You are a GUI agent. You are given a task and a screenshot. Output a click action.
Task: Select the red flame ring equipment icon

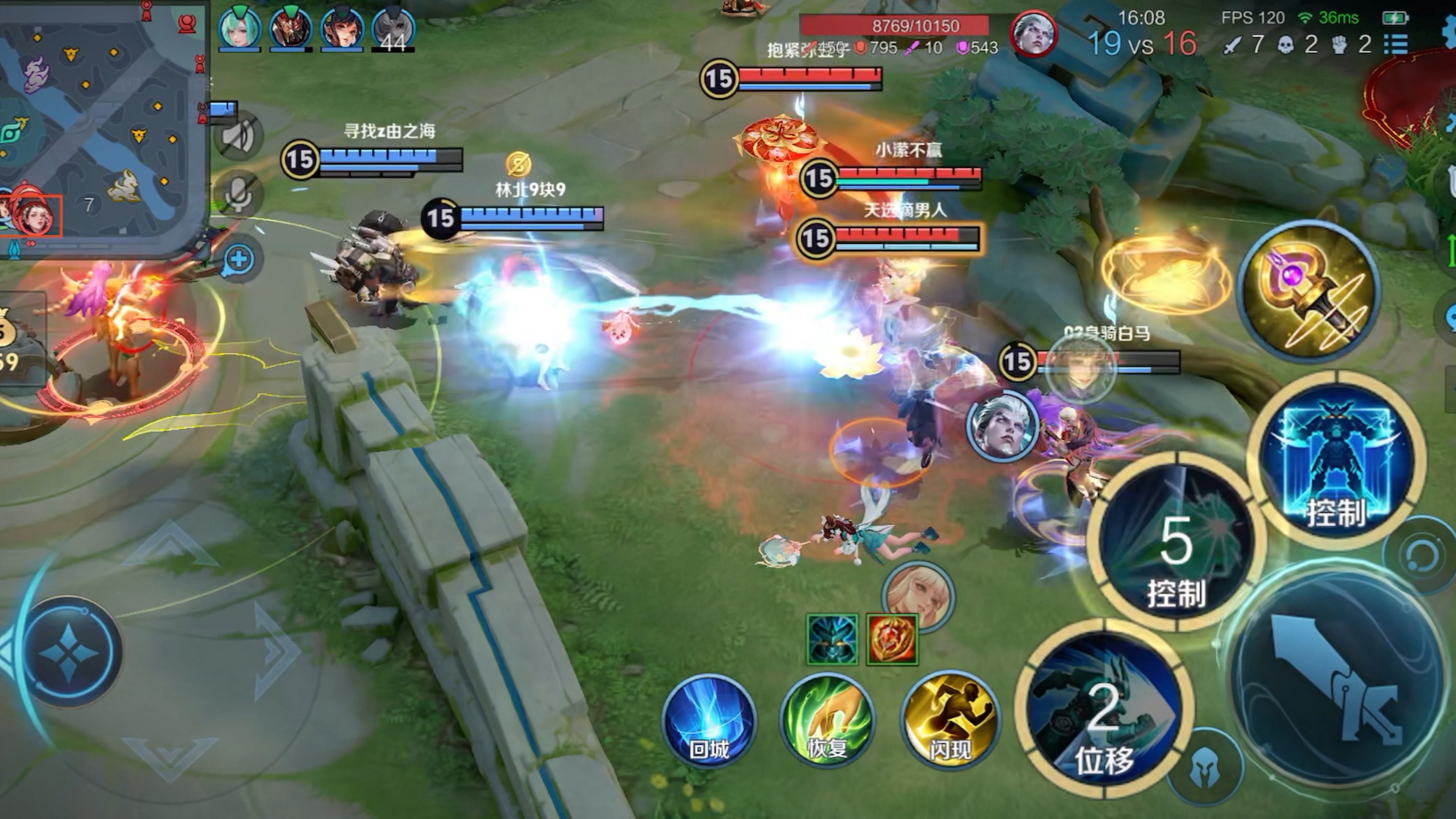click(x=892, y=639)
